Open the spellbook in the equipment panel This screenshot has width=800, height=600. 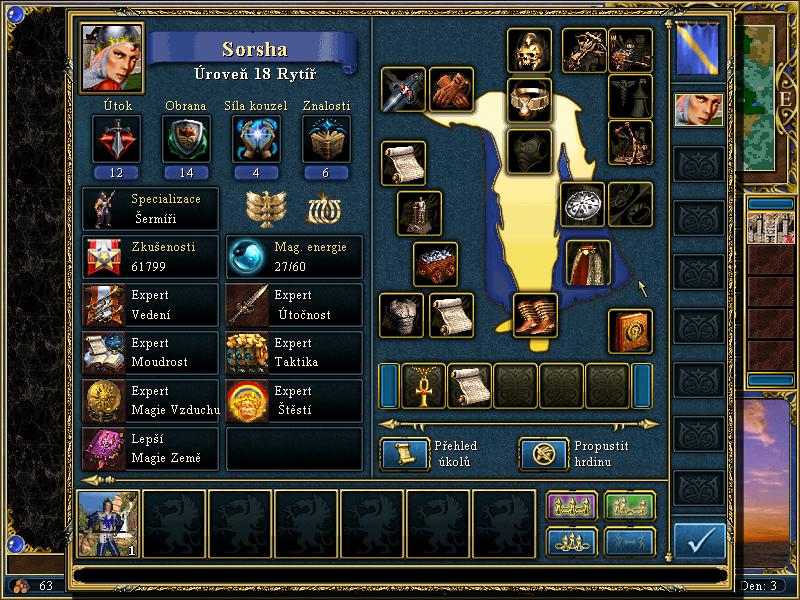pyautogui.click(x=631, y=331)
